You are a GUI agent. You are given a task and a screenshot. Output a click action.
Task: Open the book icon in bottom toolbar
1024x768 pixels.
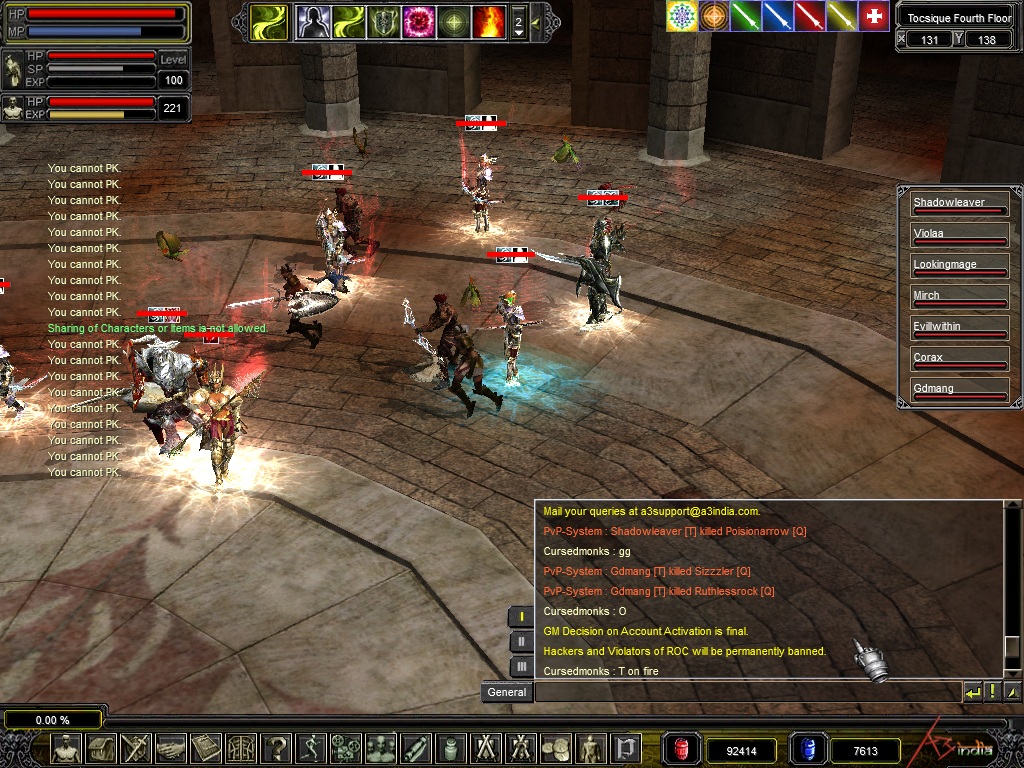pyautogui.click(x=207, y=748)
